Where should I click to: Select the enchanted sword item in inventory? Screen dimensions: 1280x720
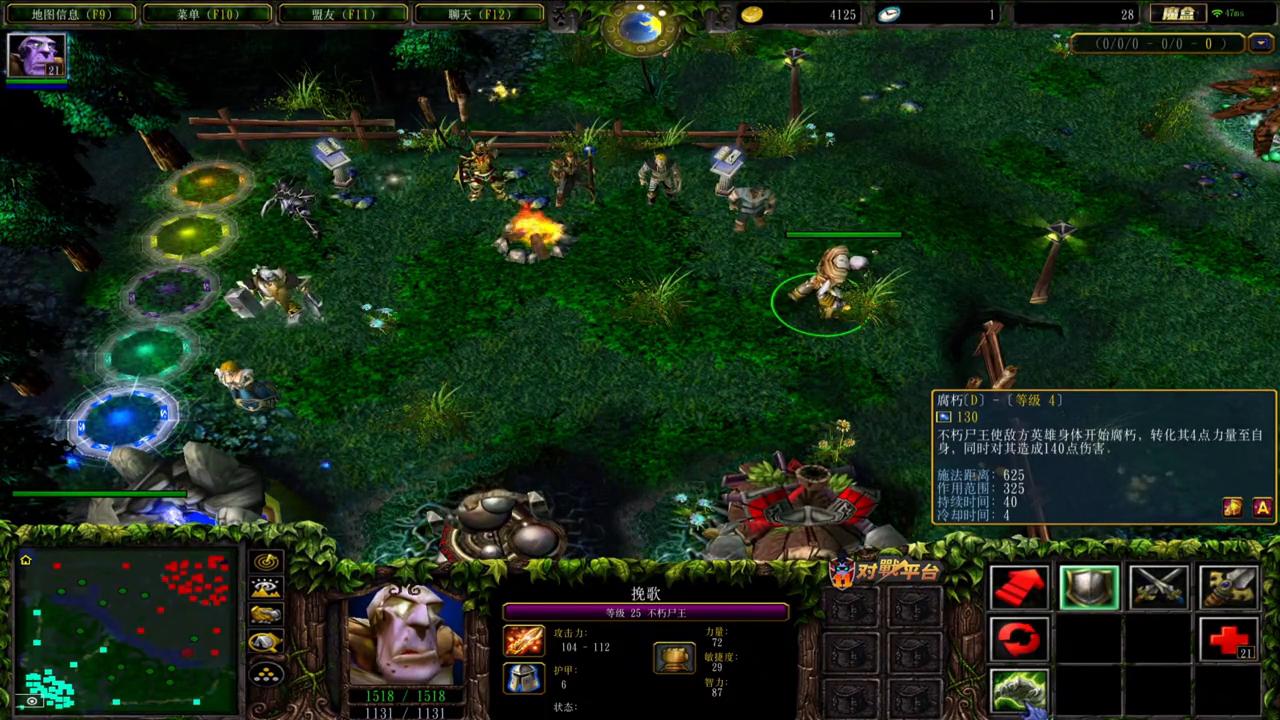pos(1228,587)
